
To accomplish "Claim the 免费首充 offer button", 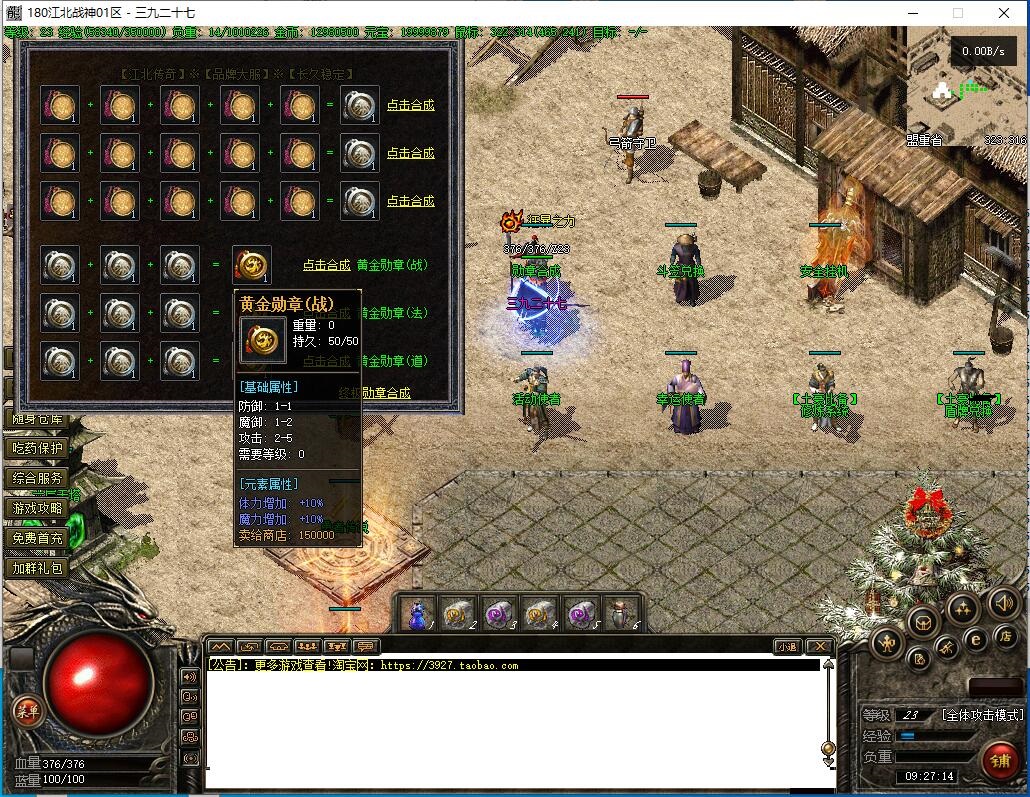I will point(37,538).
